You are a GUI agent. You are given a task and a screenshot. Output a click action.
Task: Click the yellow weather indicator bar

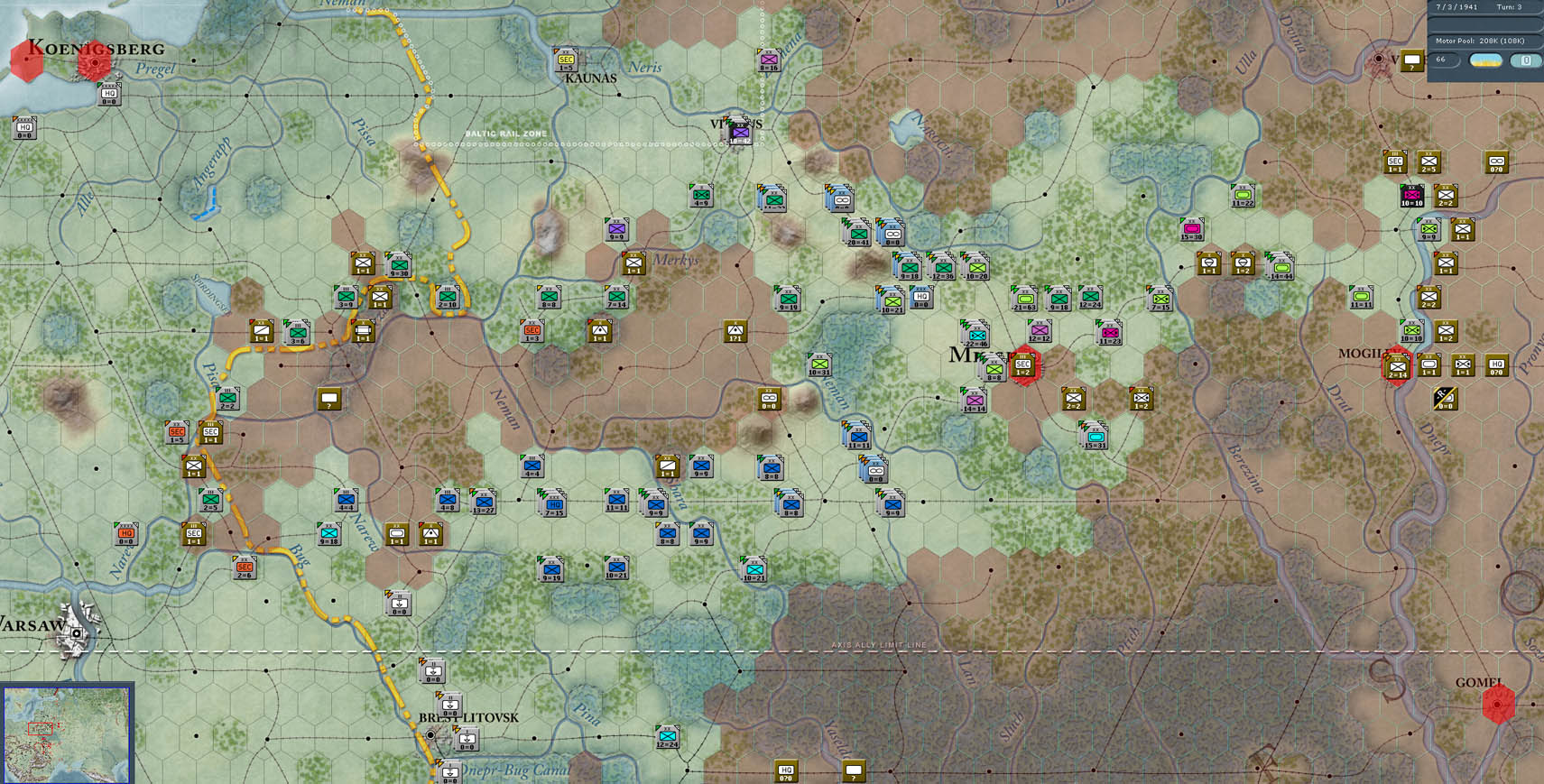tap(1484, 60)
